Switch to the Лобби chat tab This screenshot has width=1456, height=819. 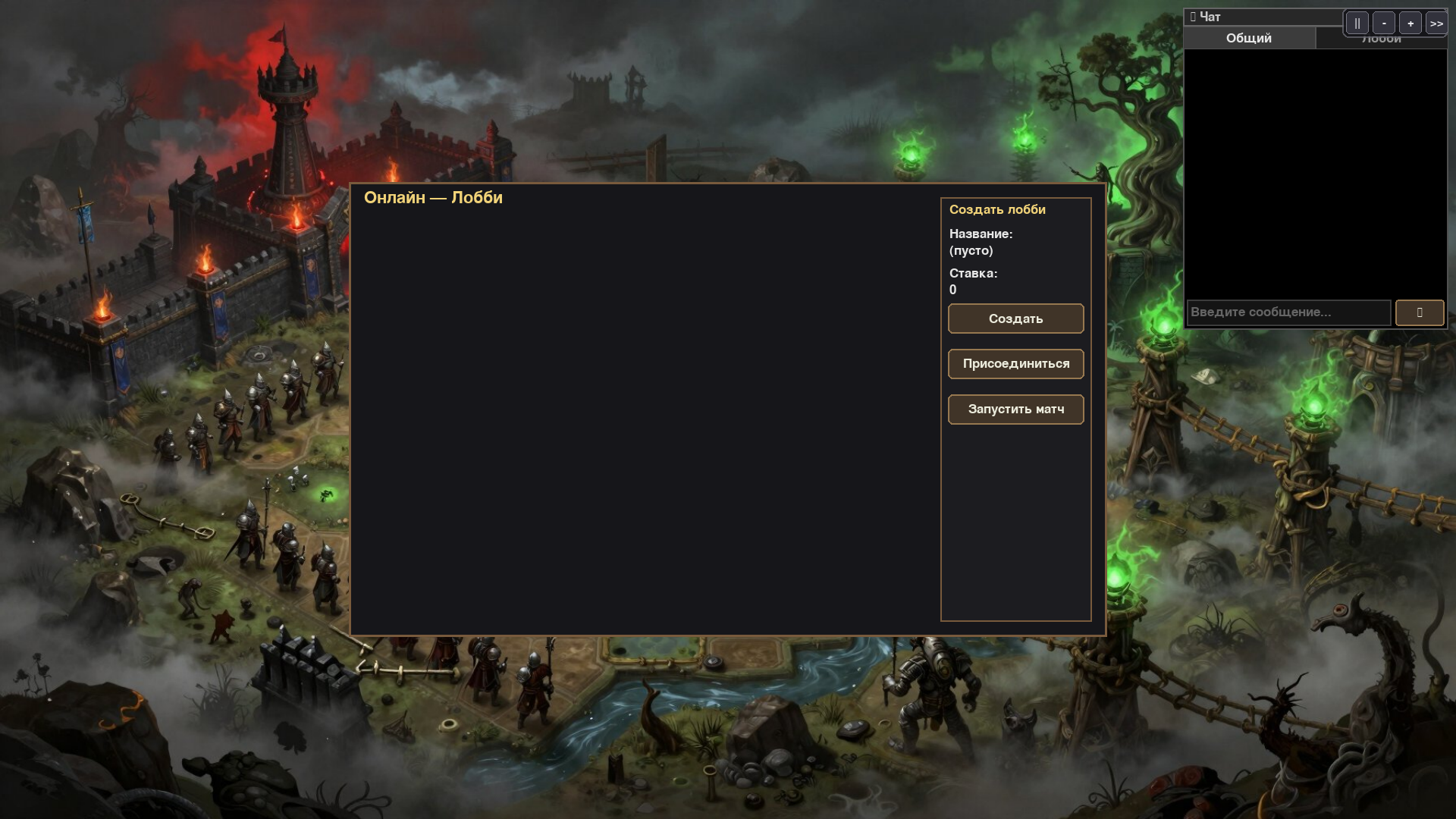[1382, 38]
